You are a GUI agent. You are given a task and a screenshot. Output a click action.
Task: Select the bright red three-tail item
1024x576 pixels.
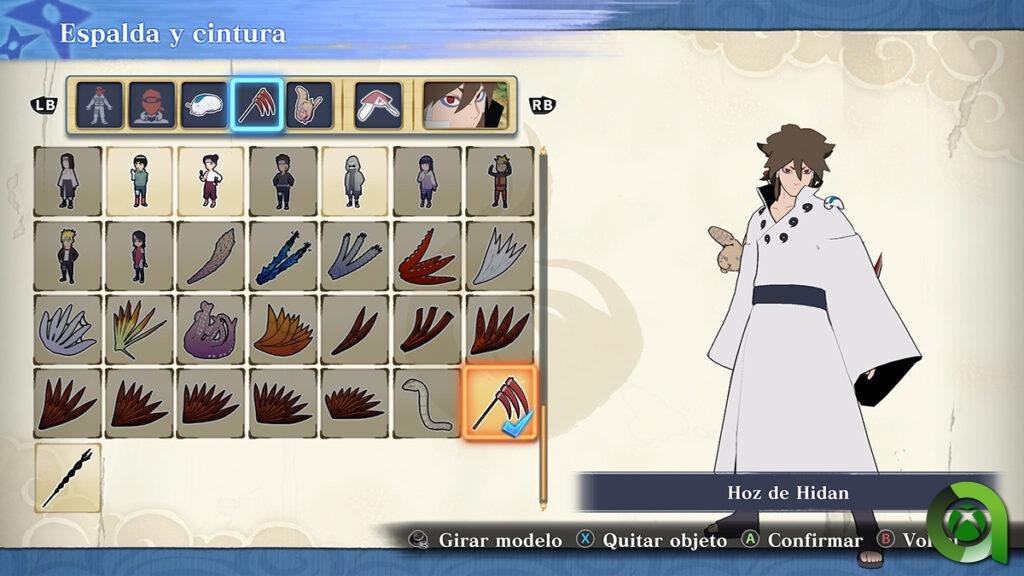(x=427, y=255)
